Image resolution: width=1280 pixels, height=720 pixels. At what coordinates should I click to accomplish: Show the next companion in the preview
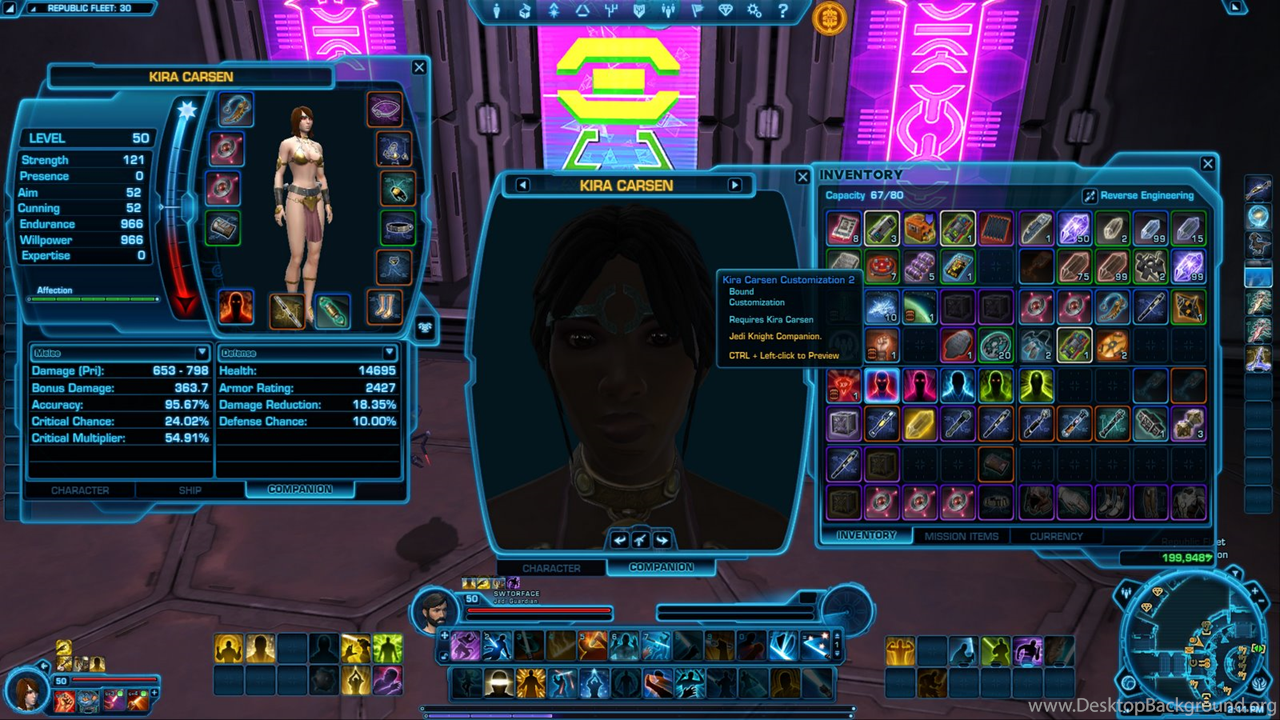click(x=735, y=185)
